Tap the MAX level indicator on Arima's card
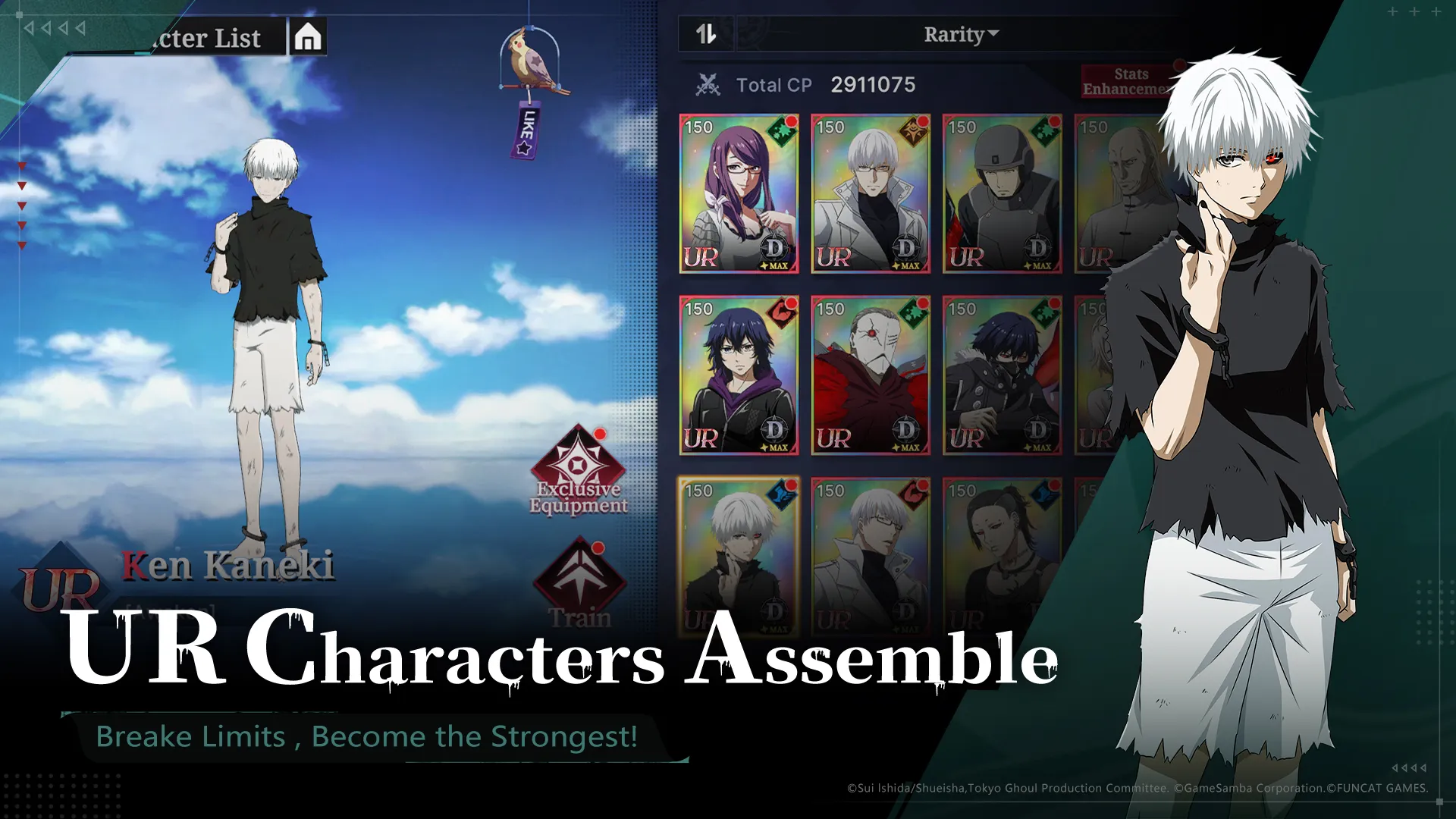 (908, 267)
